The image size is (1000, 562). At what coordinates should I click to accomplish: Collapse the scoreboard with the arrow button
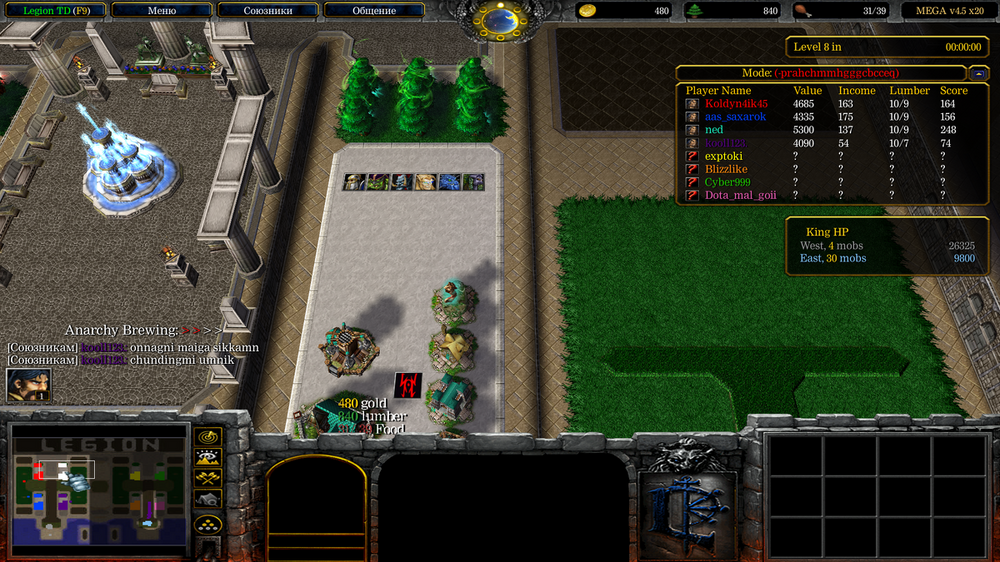coord(976,73)
